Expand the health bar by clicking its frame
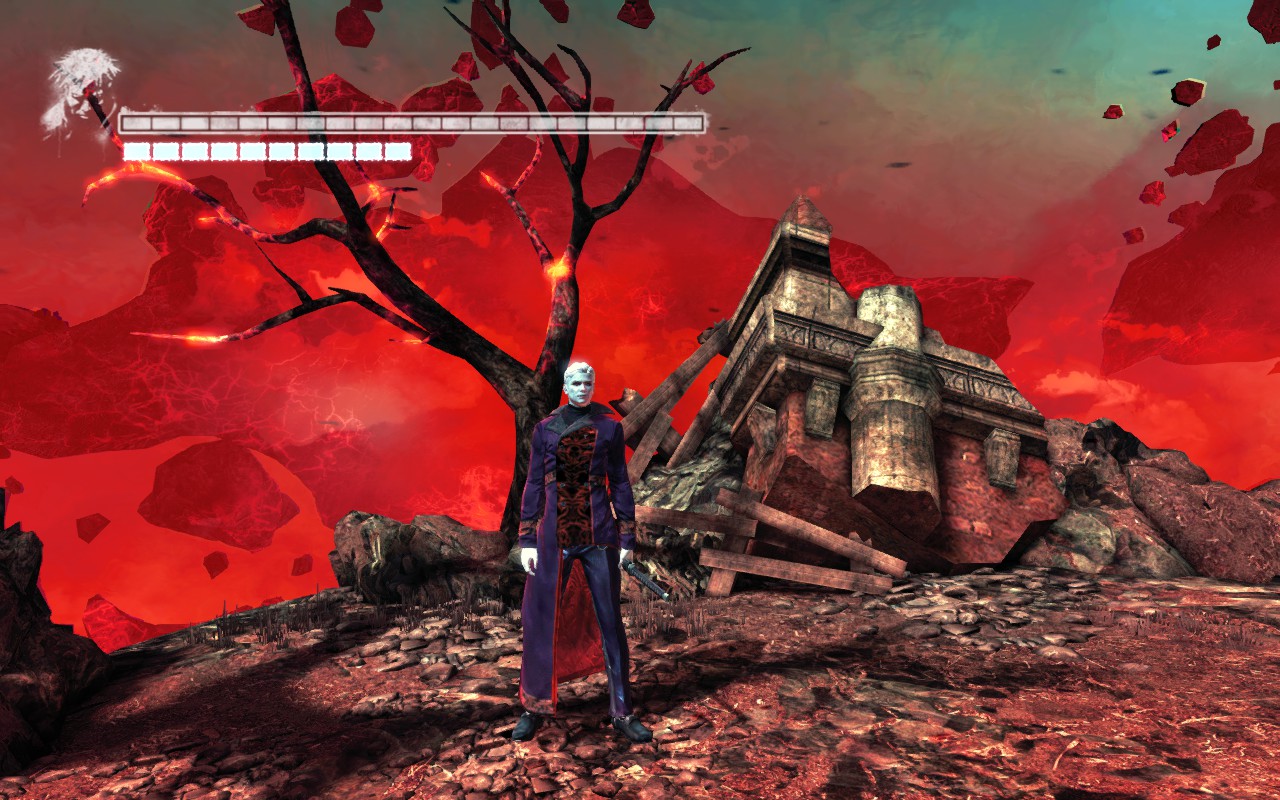This screenshot has height=800, width=1280. click(414, 113)
